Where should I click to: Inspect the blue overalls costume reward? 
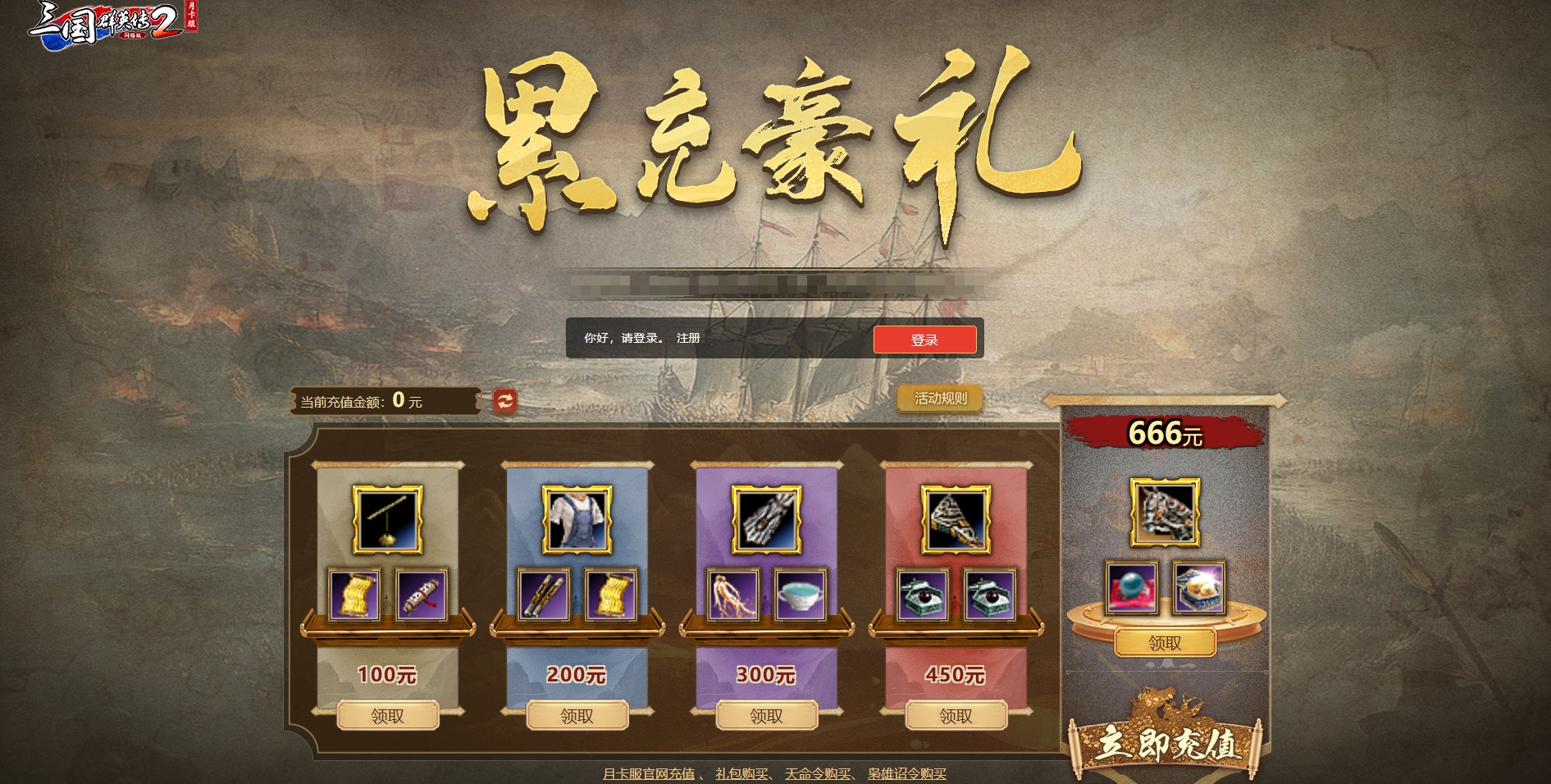point(577,520)
